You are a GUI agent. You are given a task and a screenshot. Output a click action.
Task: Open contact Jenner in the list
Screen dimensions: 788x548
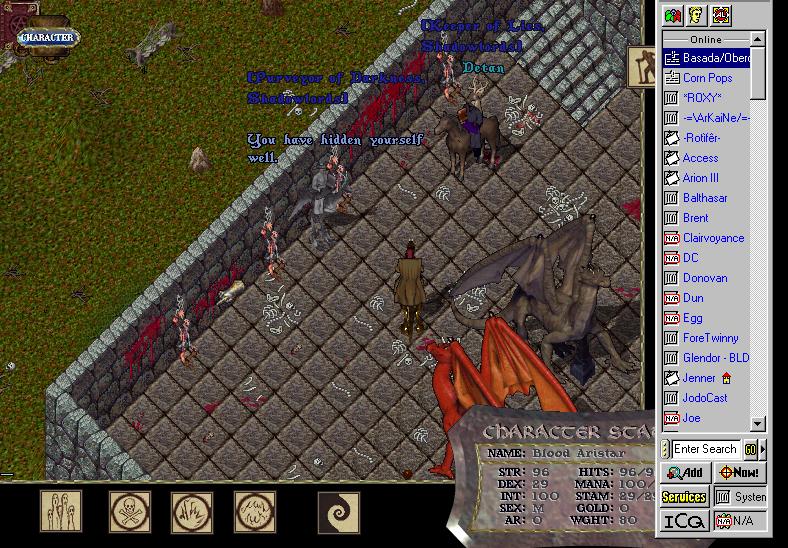[699, 378]
